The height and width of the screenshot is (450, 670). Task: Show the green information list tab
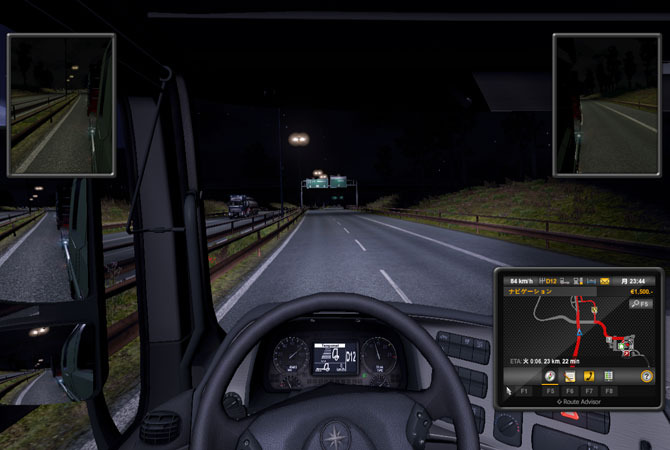coord(608,376)
